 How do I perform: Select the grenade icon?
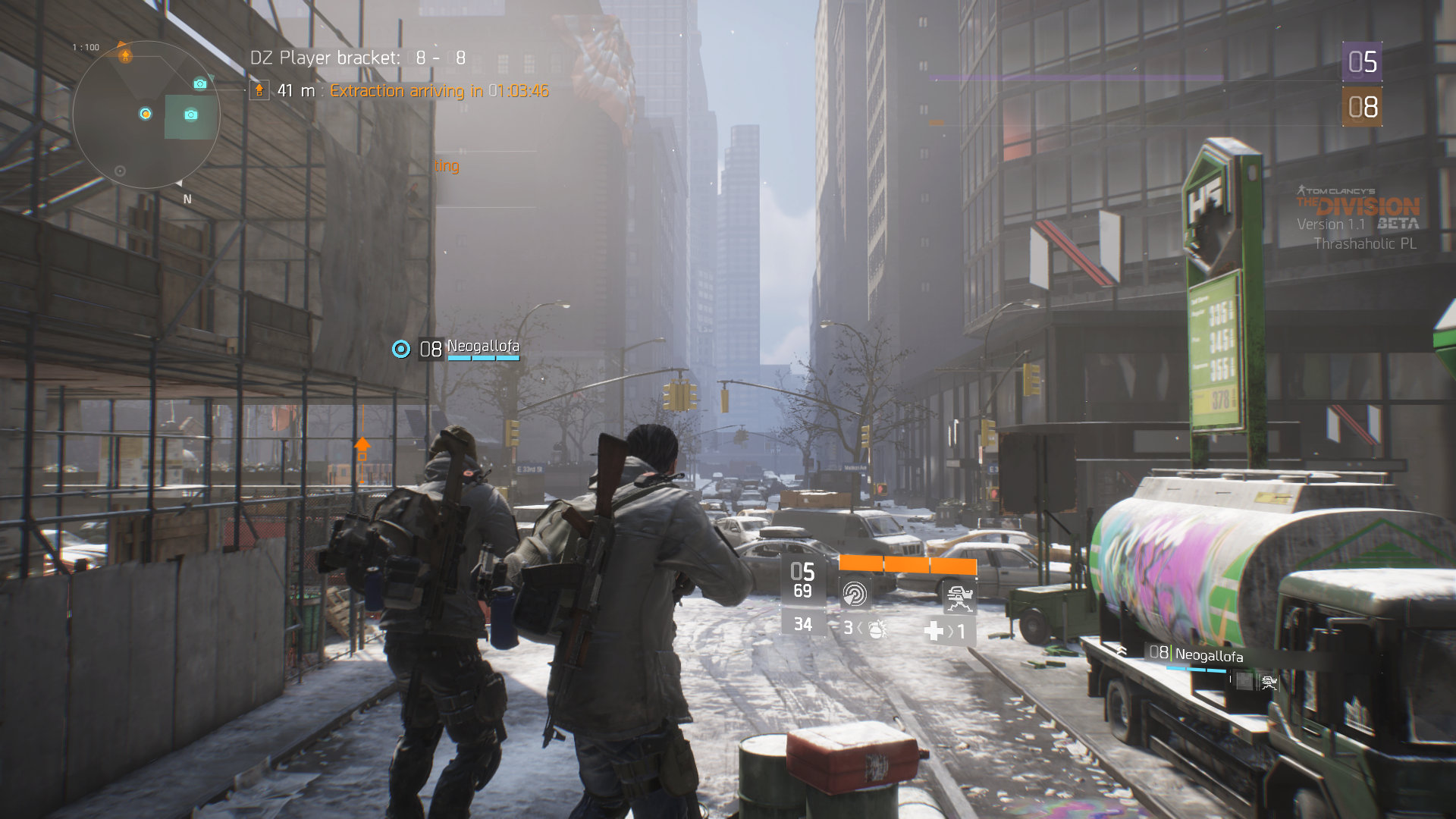(876, 629)
